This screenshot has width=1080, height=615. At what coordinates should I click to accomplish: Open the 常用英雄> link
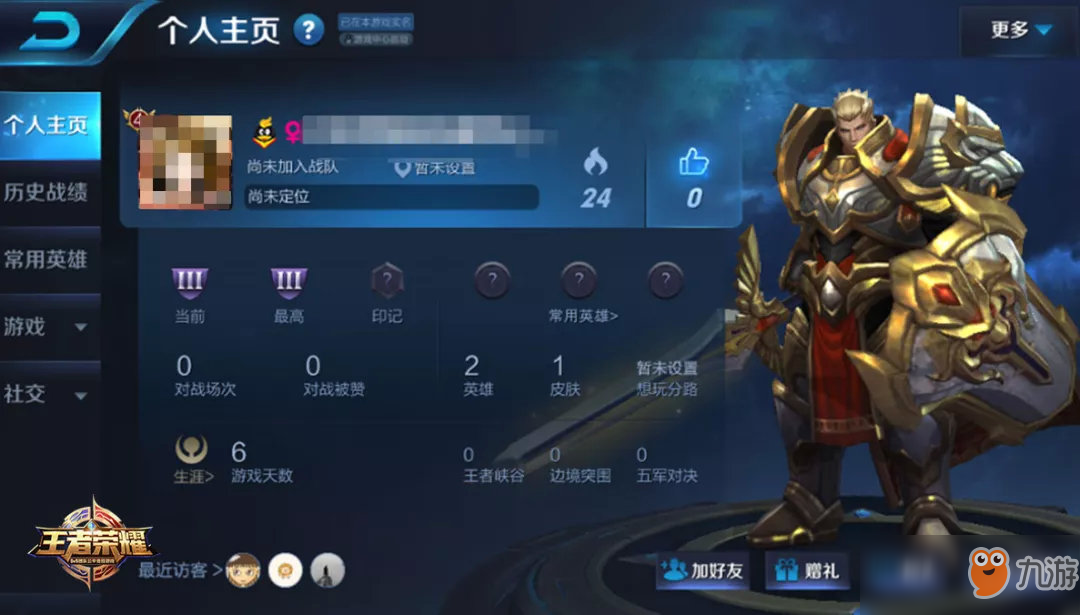tap(583, 315)
